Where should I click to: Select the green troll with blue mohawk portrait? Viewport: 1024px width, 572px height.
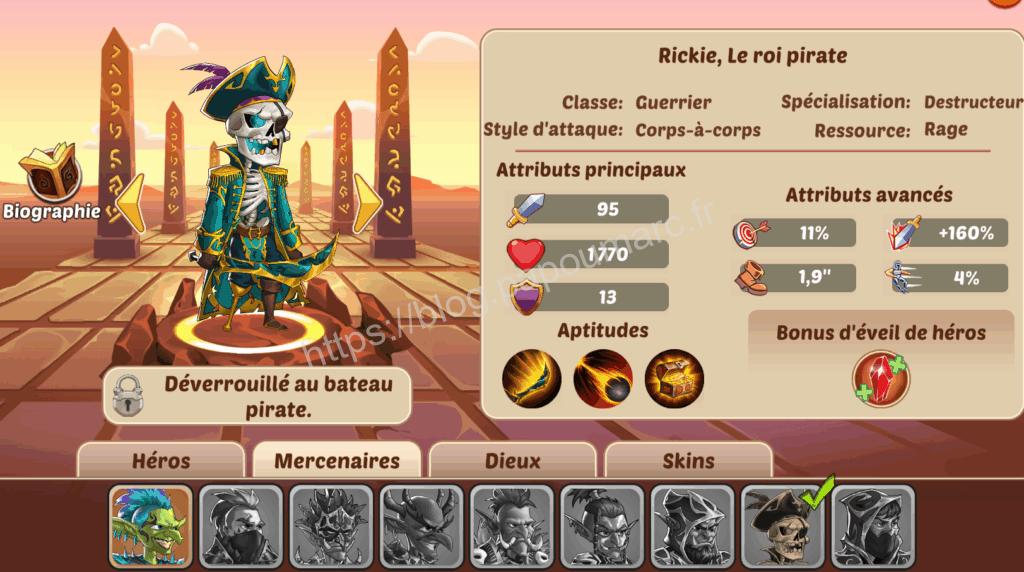(151, 527)
